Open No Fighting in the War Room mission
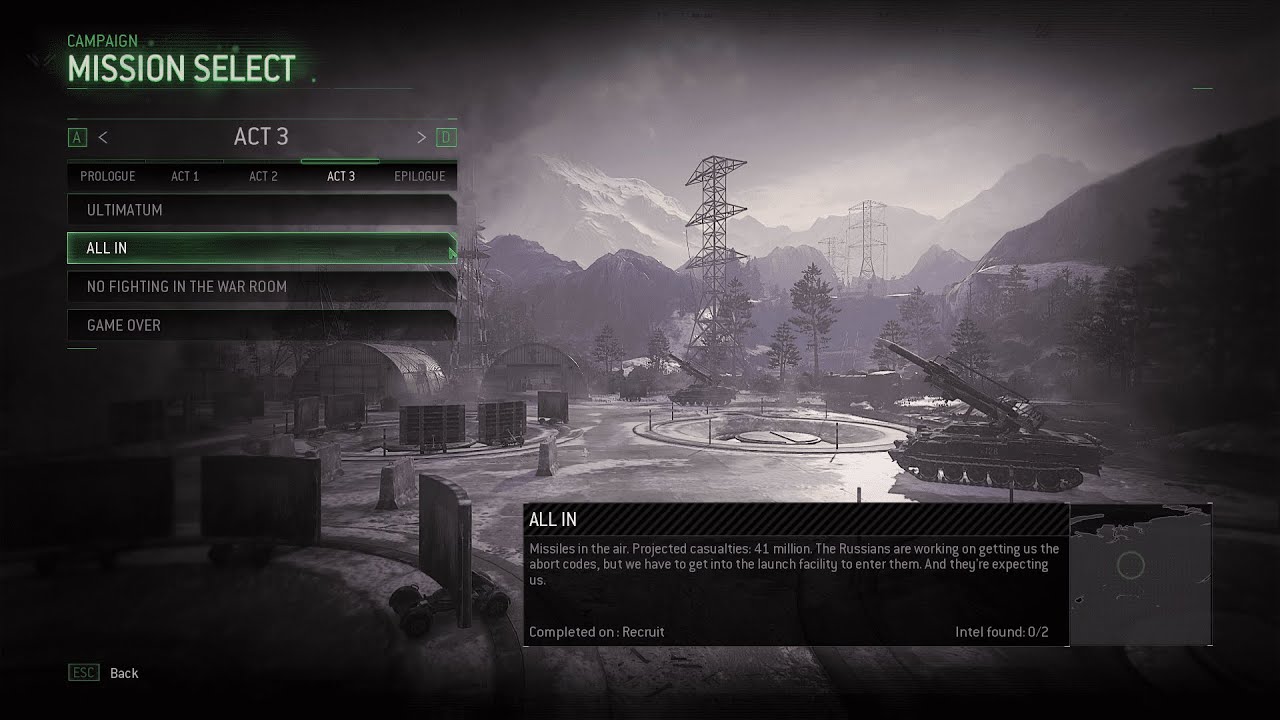Image resolution: width=1280 pixels, height=720 pixels. tap(261, 287)
